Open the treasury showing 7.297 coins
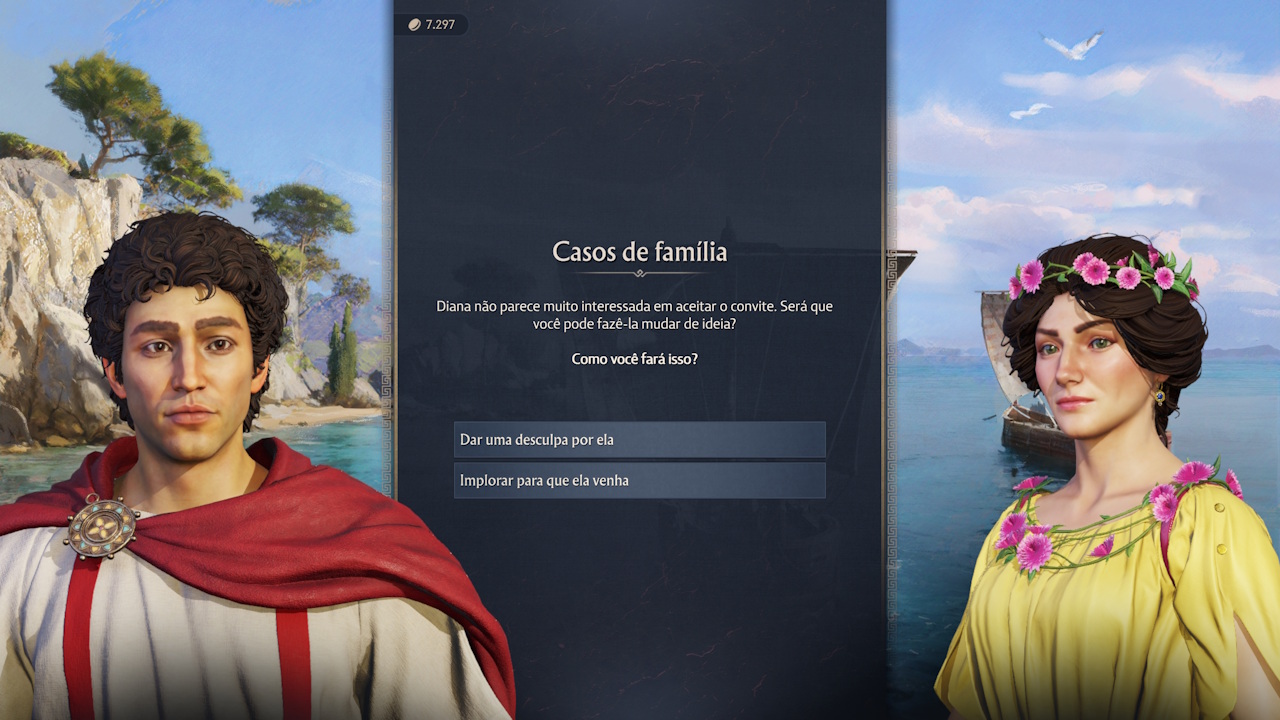 point(433,25)
